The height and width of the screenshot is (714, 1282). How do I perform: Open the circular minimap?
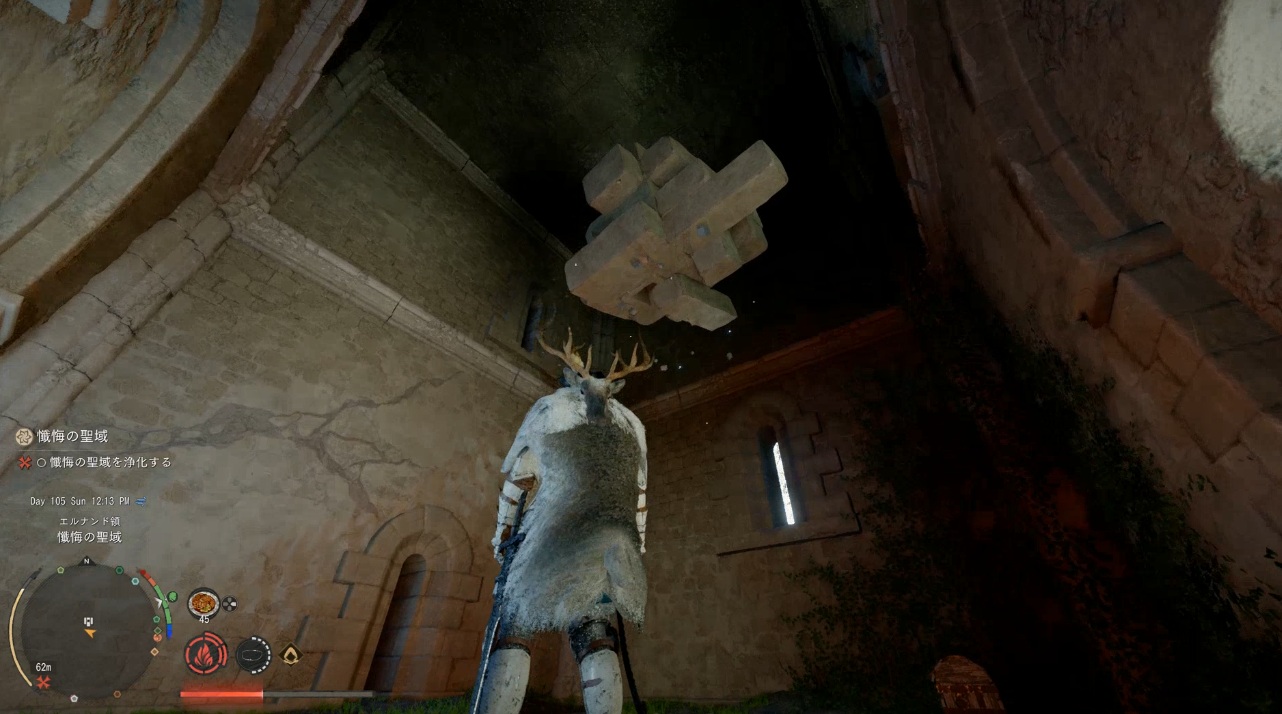click(88, 630)
